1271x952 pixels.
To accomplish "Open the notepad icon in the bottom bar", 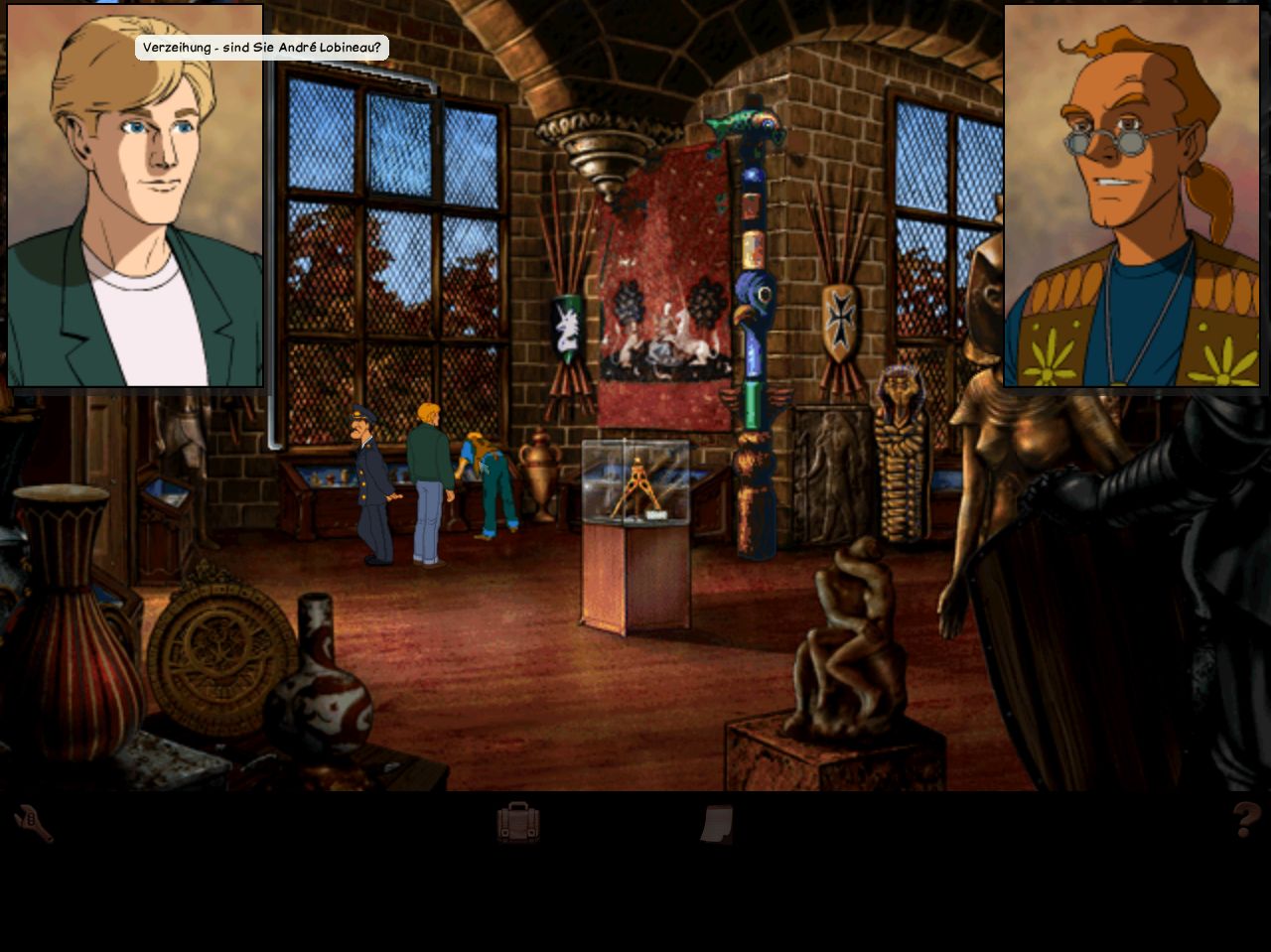I will click(x=717, y=824).
